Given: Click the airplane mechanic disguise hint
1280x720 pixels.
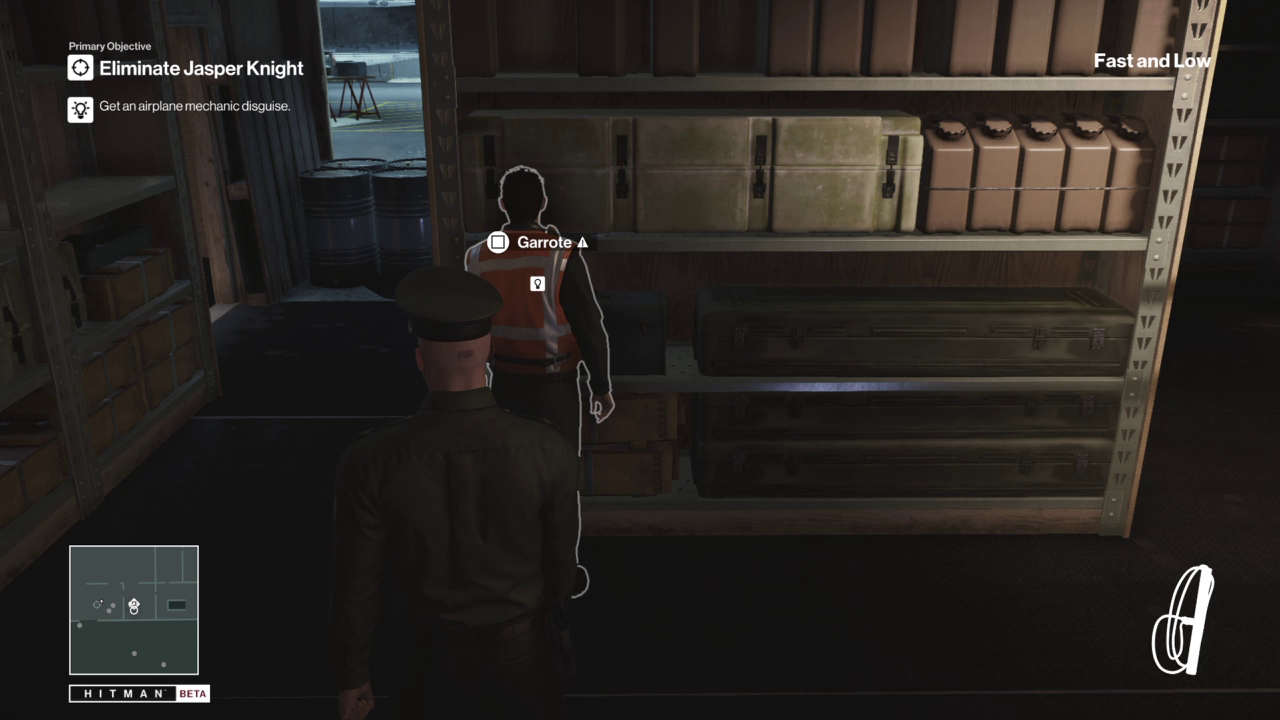Looking at the screenshot, I should pos(194,106).
